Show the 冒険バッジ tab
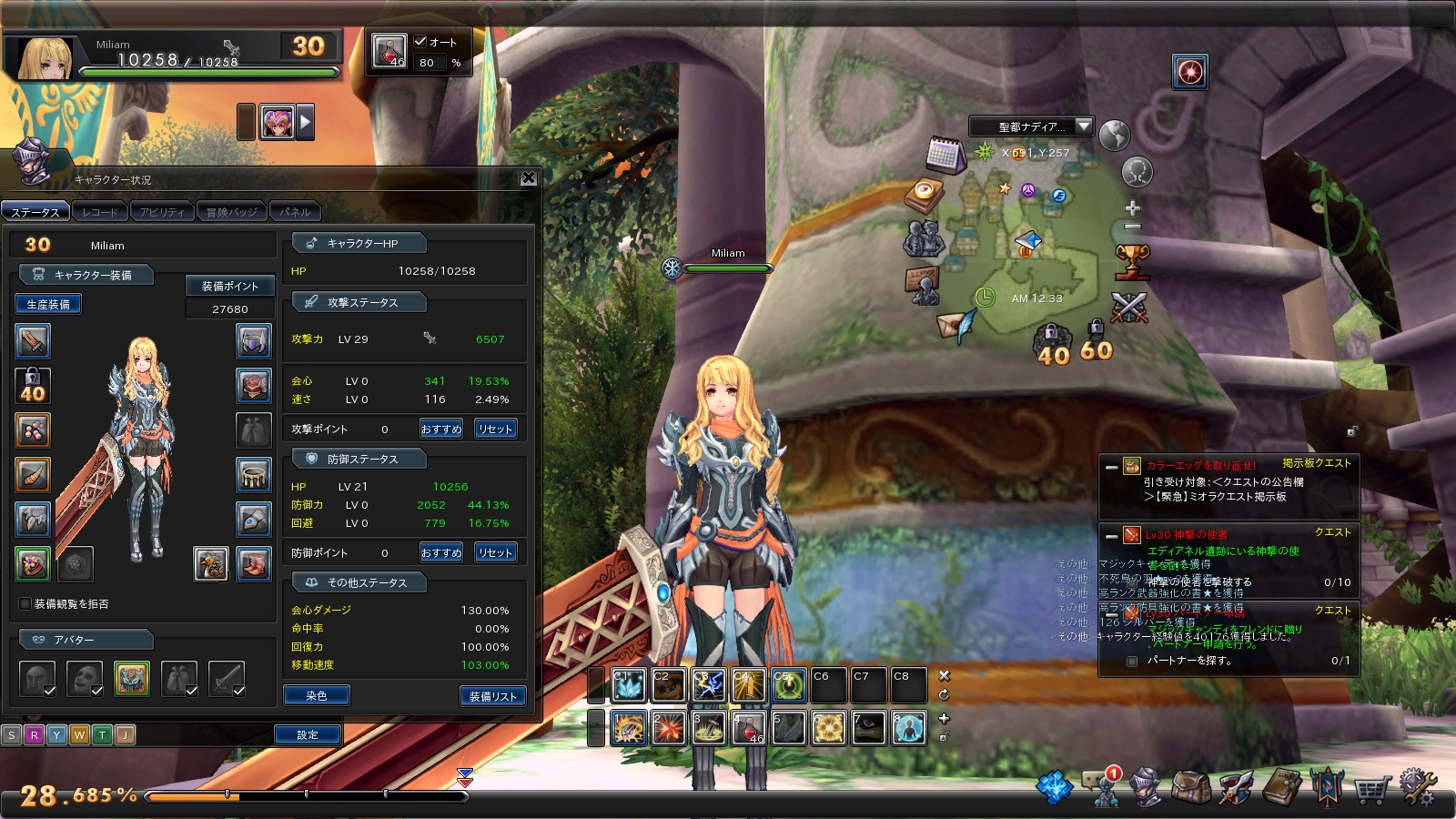Image resolution: width=1456 pixels, height=819 pixels. click(x=231, y=212)
